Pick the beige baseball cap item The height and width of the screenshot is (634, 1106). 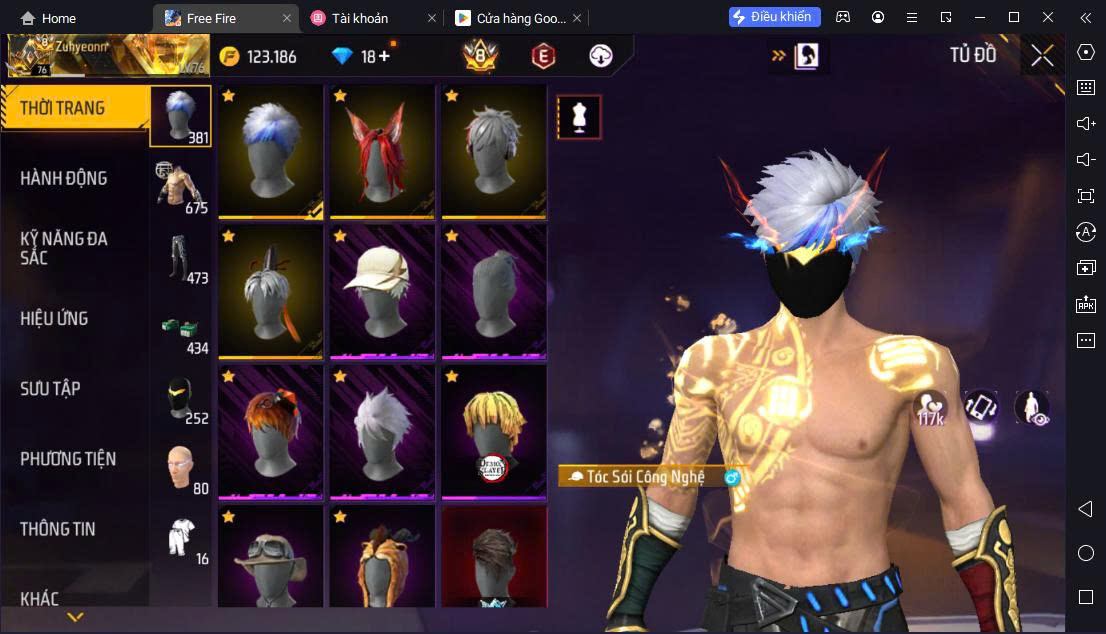coord(382,291)
